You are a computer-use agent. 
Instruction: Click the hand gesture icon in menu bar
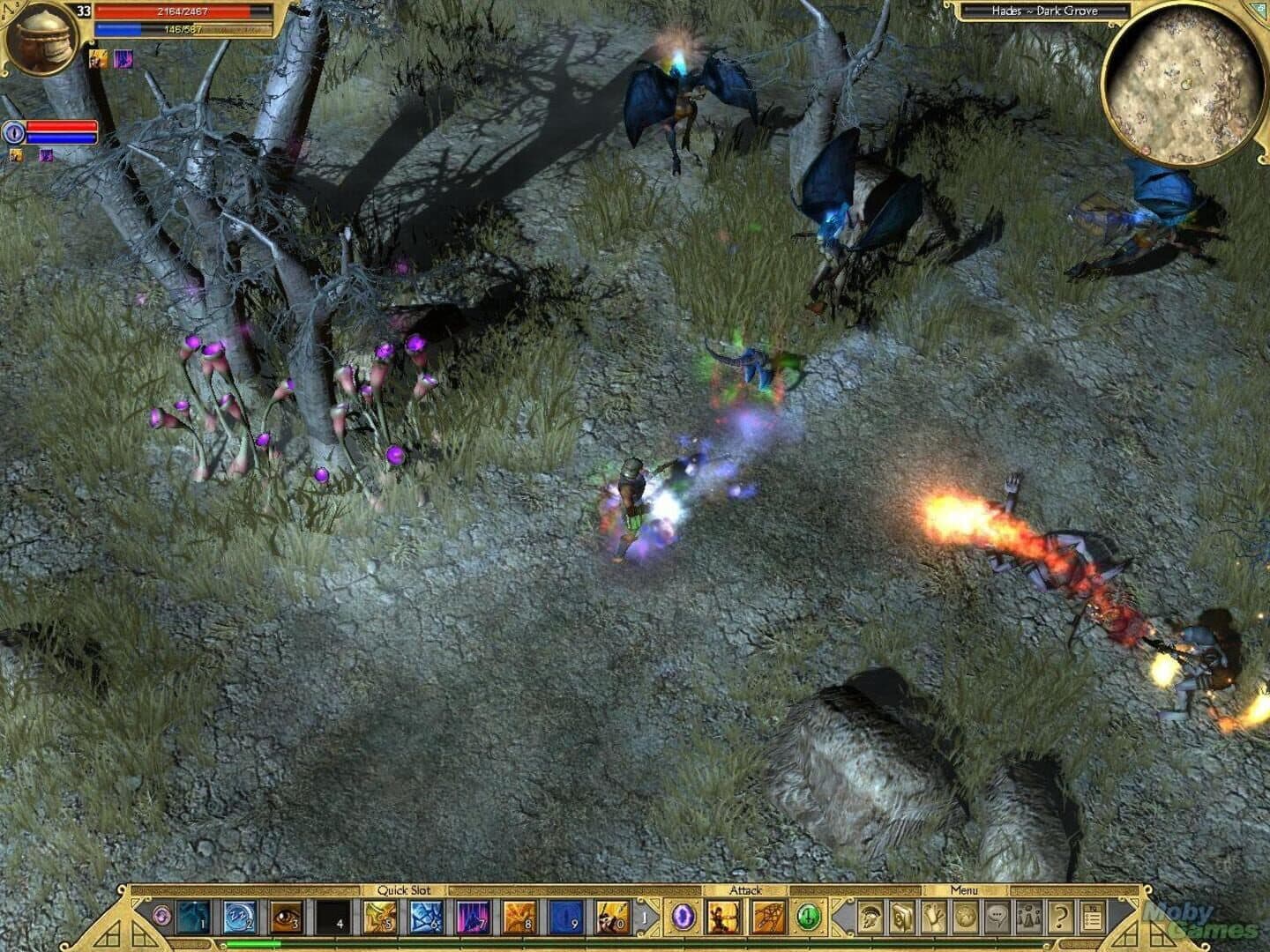coord(933,917)
